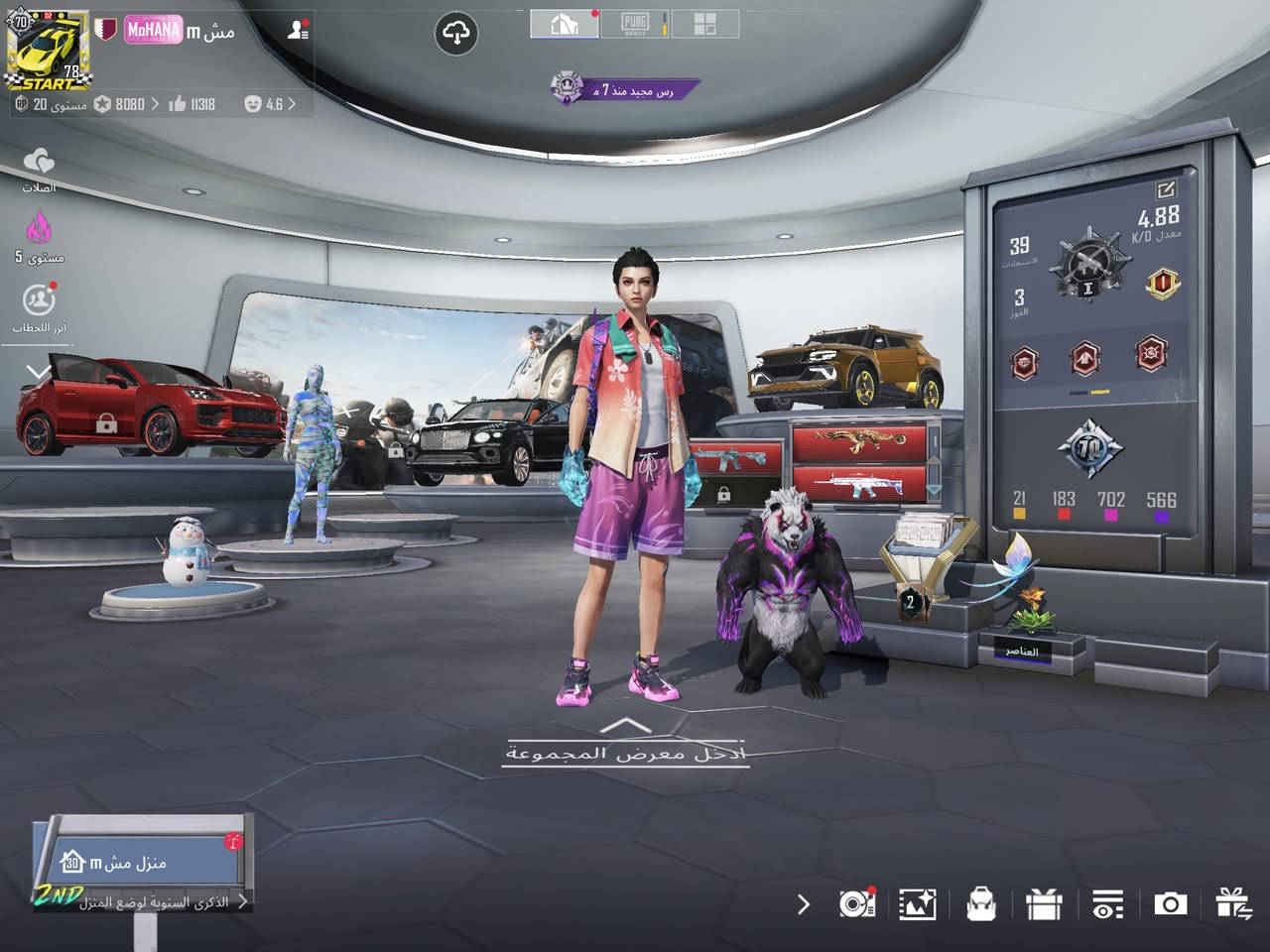Viewport: 1270px width, 952px height.
Task: Take a photo with the camera icon
Action: pyautogui.click(x=1170, y=903)
